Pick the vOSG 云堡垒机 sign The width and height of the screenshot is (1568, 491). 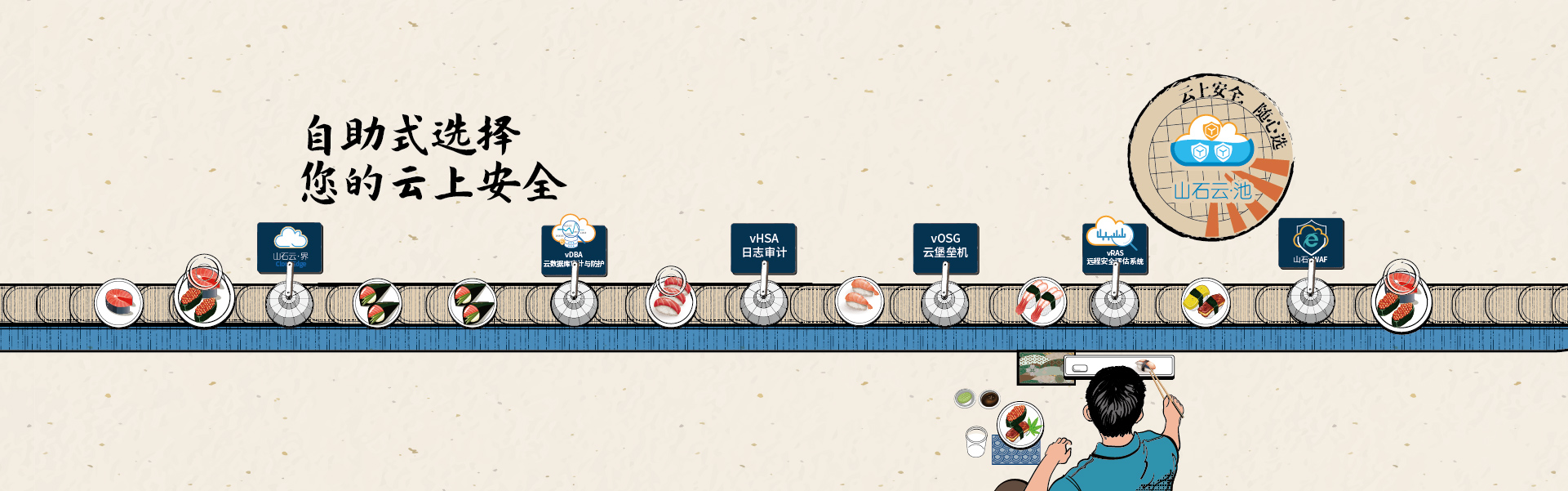point(945,247)
